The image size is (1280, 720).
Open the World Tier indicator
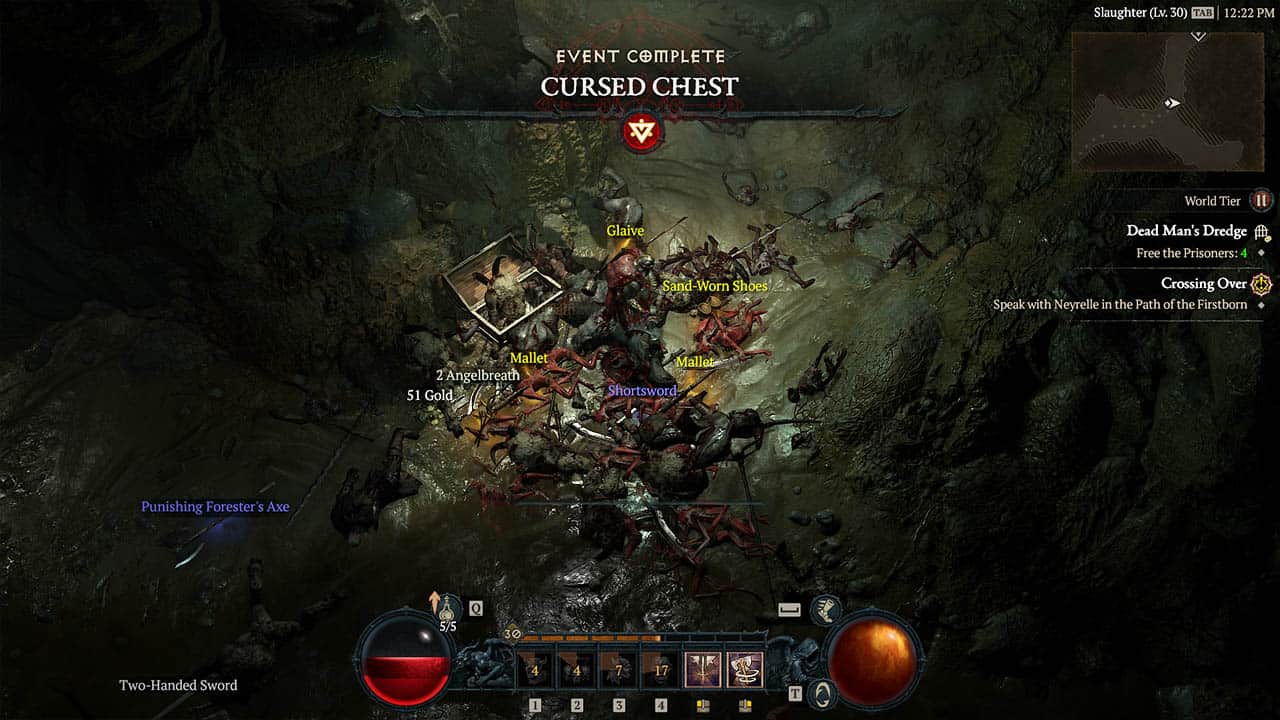click(1261, 201)
